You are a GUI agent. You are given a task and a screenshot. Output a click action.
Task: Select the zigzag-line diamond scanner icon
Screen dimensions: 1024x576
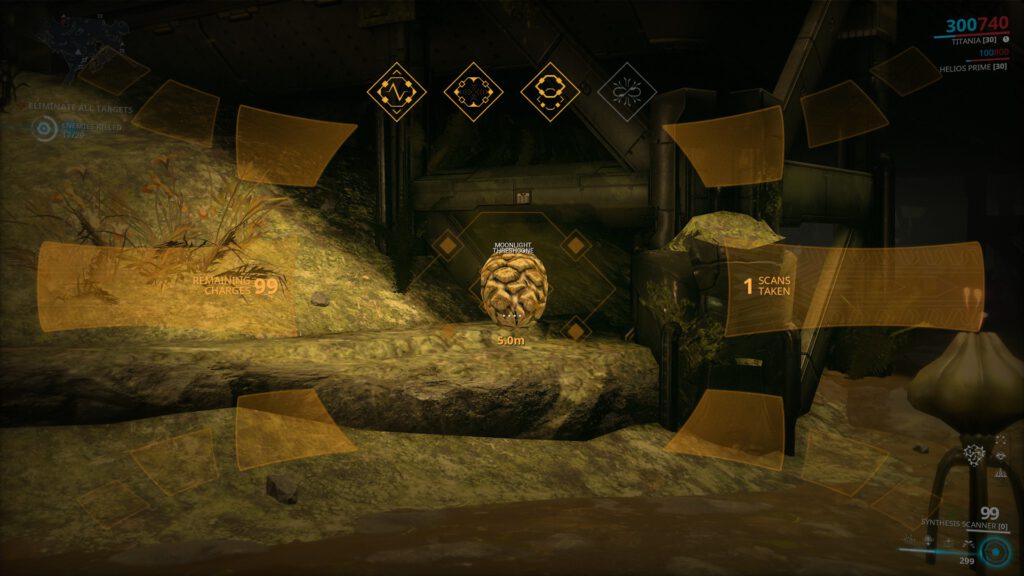pos(397,92)
